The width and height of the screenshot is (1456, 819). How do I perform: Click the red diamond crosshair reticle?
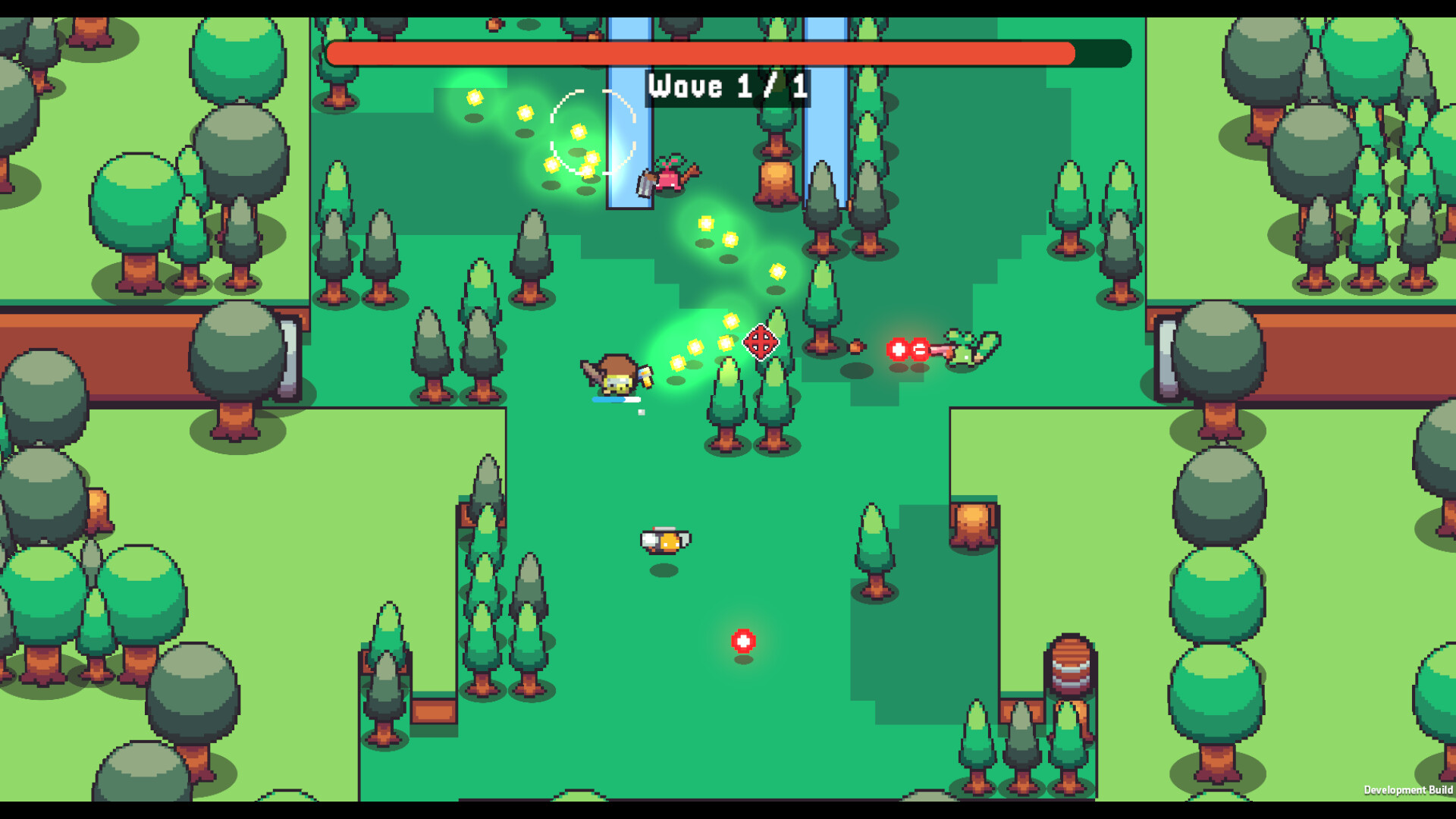coord(762,344)
